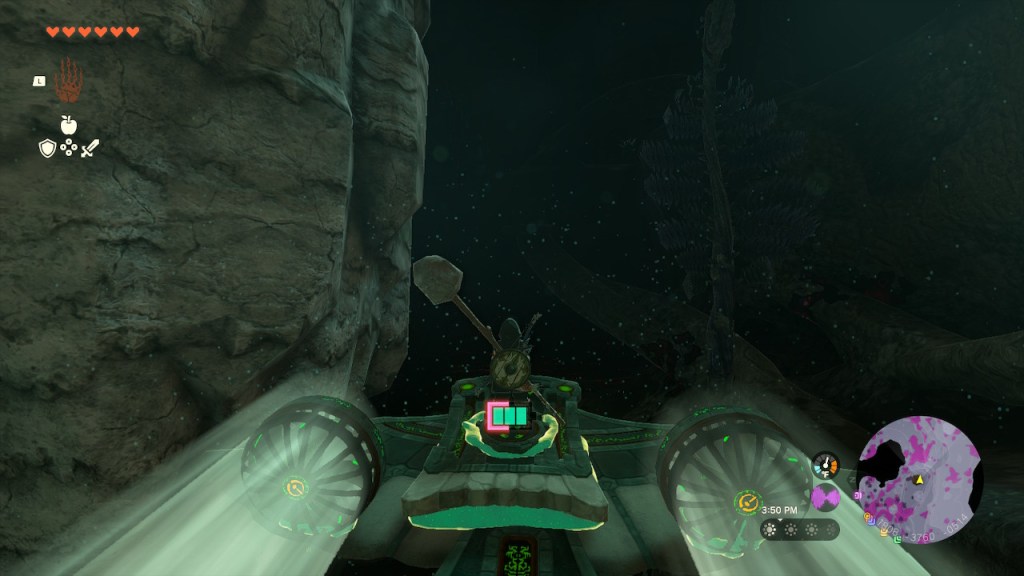This screenshot has height=576, width=1024.
Task: Open the apple material quick slot
Action: (68, 125)
